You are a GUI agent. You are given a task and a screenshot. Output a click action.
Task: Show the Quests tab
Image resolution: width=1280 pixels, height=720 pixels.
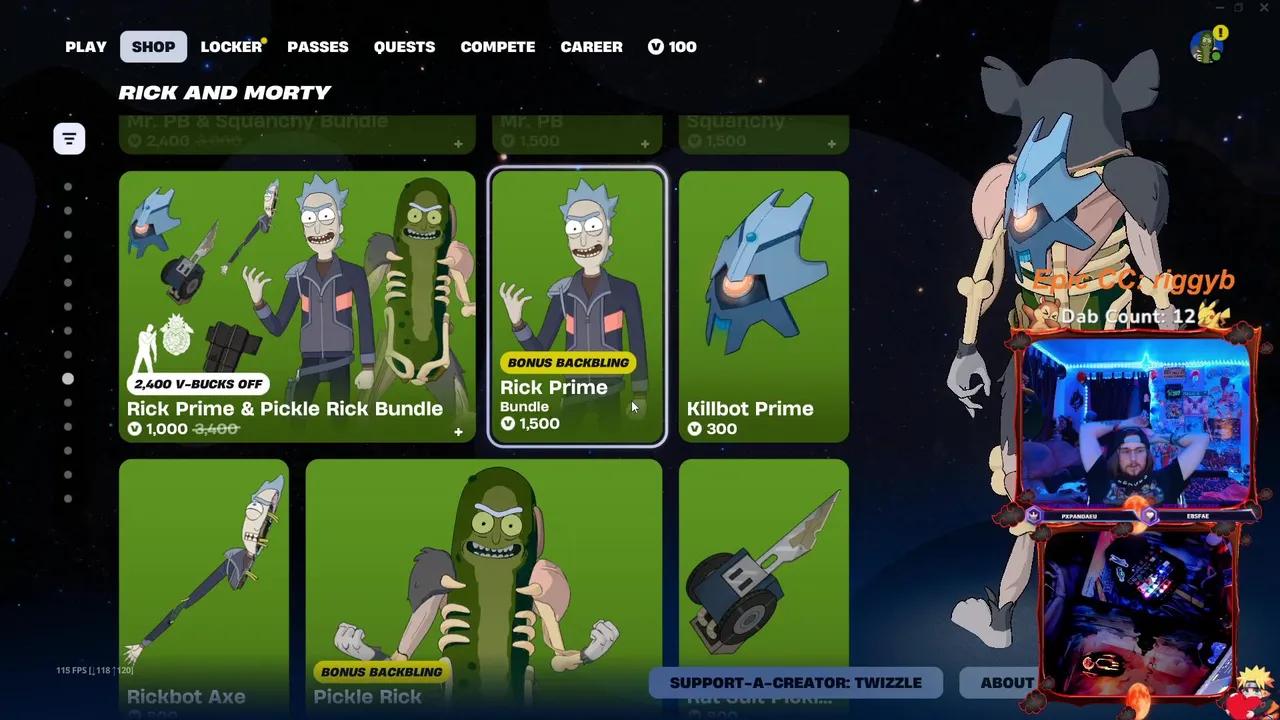tap(404, 47)
